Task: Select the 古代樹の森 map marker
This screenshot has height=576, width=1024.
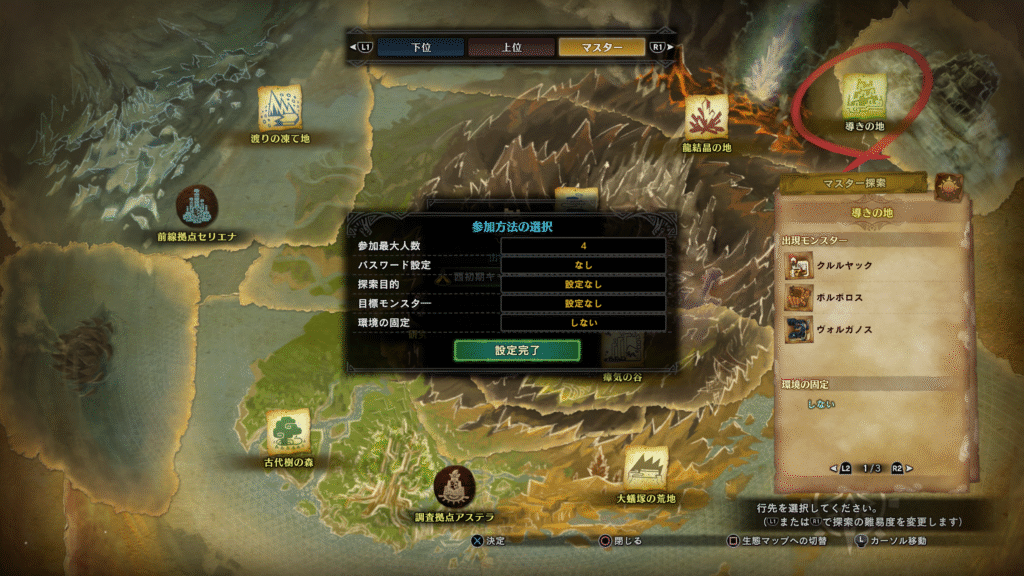Action: (x=286, y=431)
